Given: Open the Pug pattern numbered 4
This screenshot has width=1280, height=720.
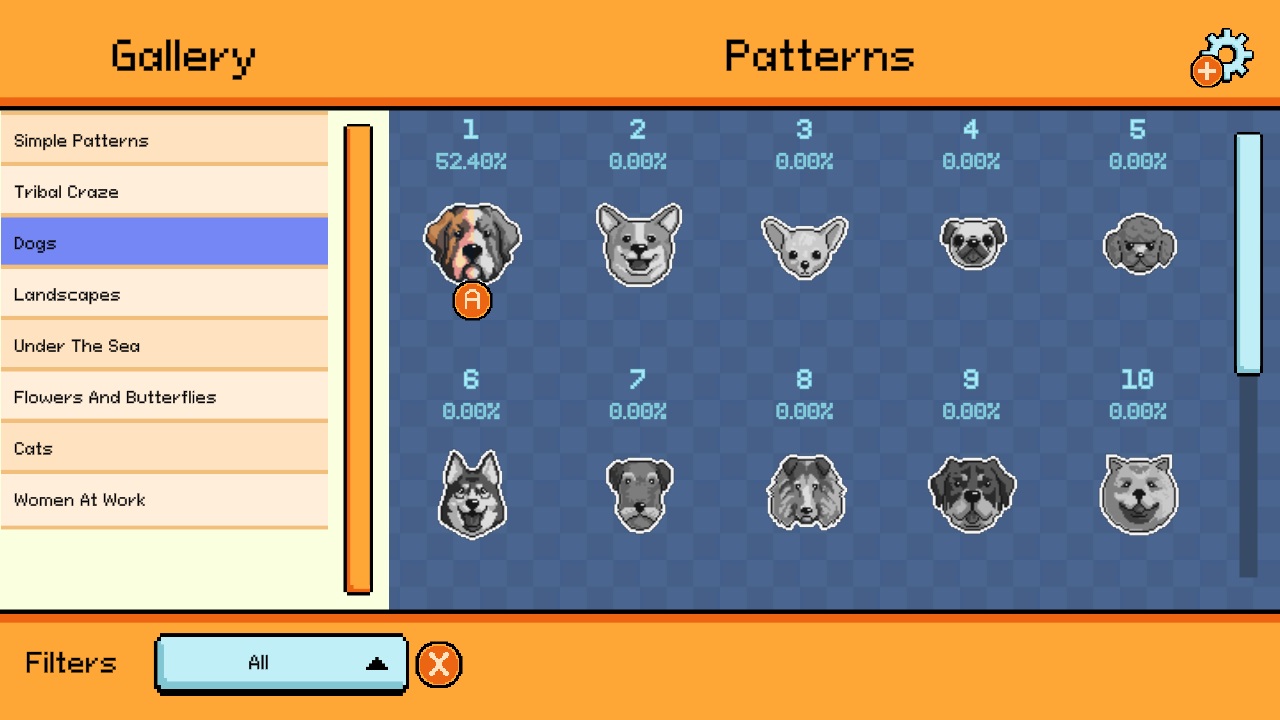Looking at the screenshot, I should pos(971,242).
